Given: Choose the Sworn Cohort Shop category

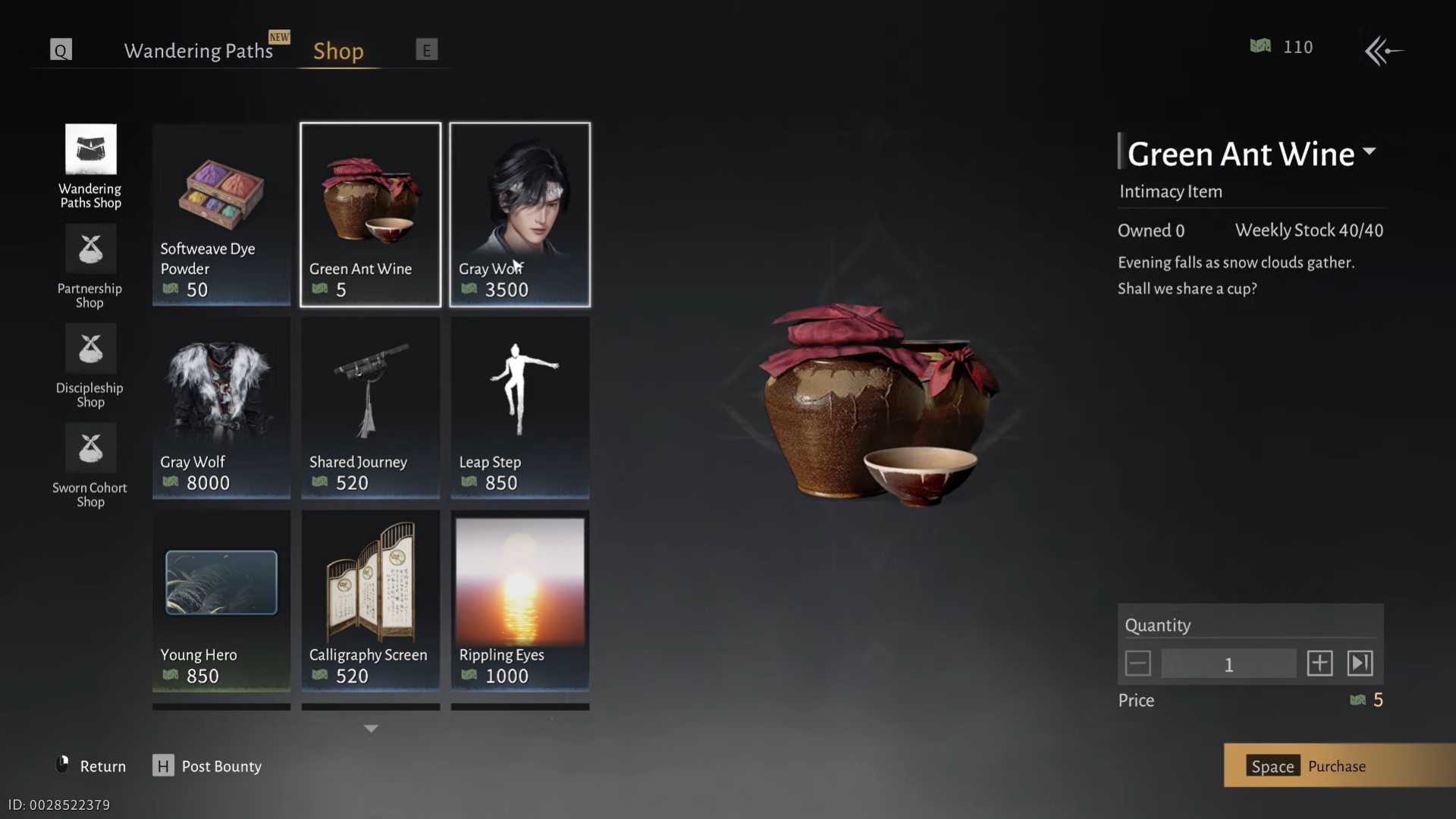Looking at the screenshot, I should click(90, 466).
